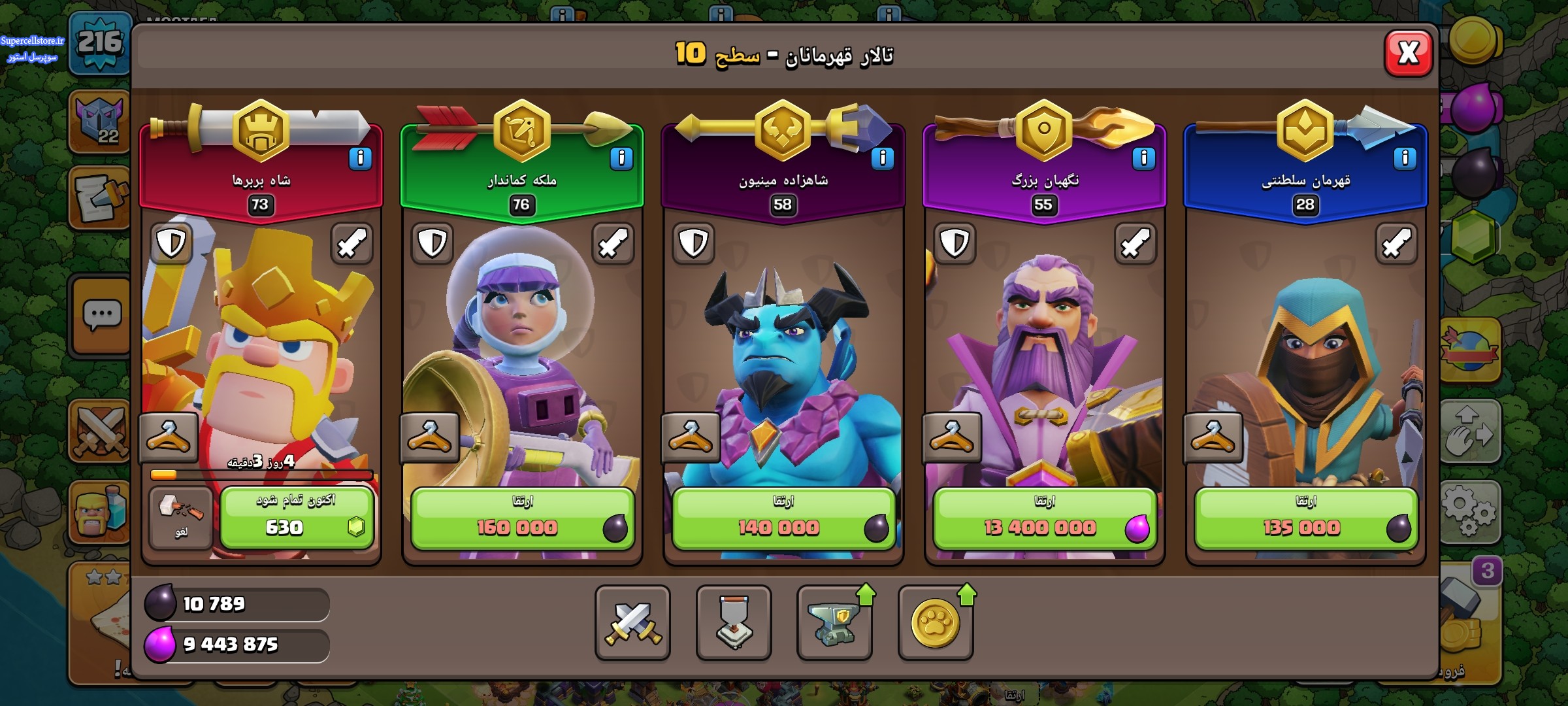Image resolution: width=1568 pixels, height=706 pixels.
Task: Close the Hero Hall window
Action: pos(1409,53)
